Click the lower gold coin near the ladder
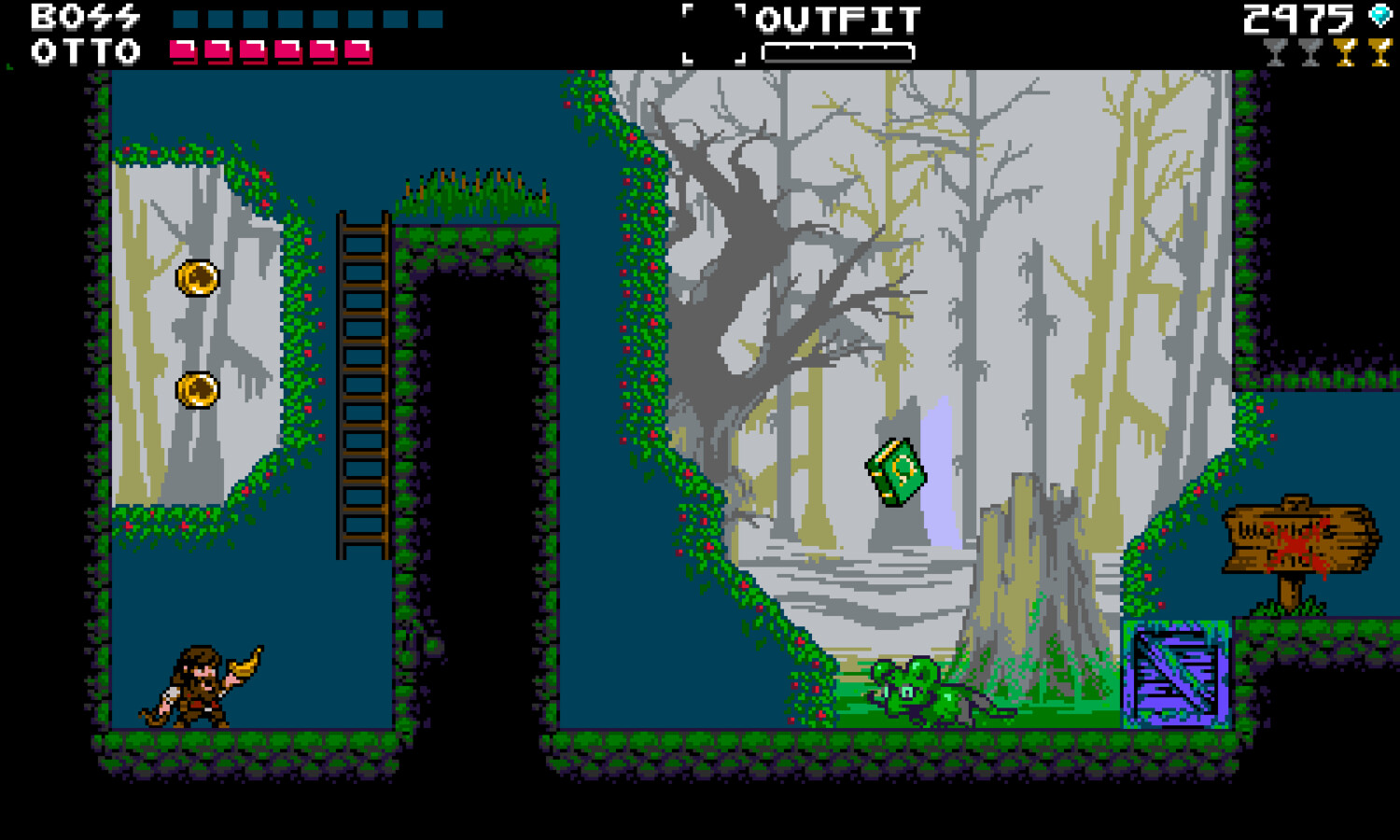This screenshot has width=1400, height=840. tap(195, 388)
